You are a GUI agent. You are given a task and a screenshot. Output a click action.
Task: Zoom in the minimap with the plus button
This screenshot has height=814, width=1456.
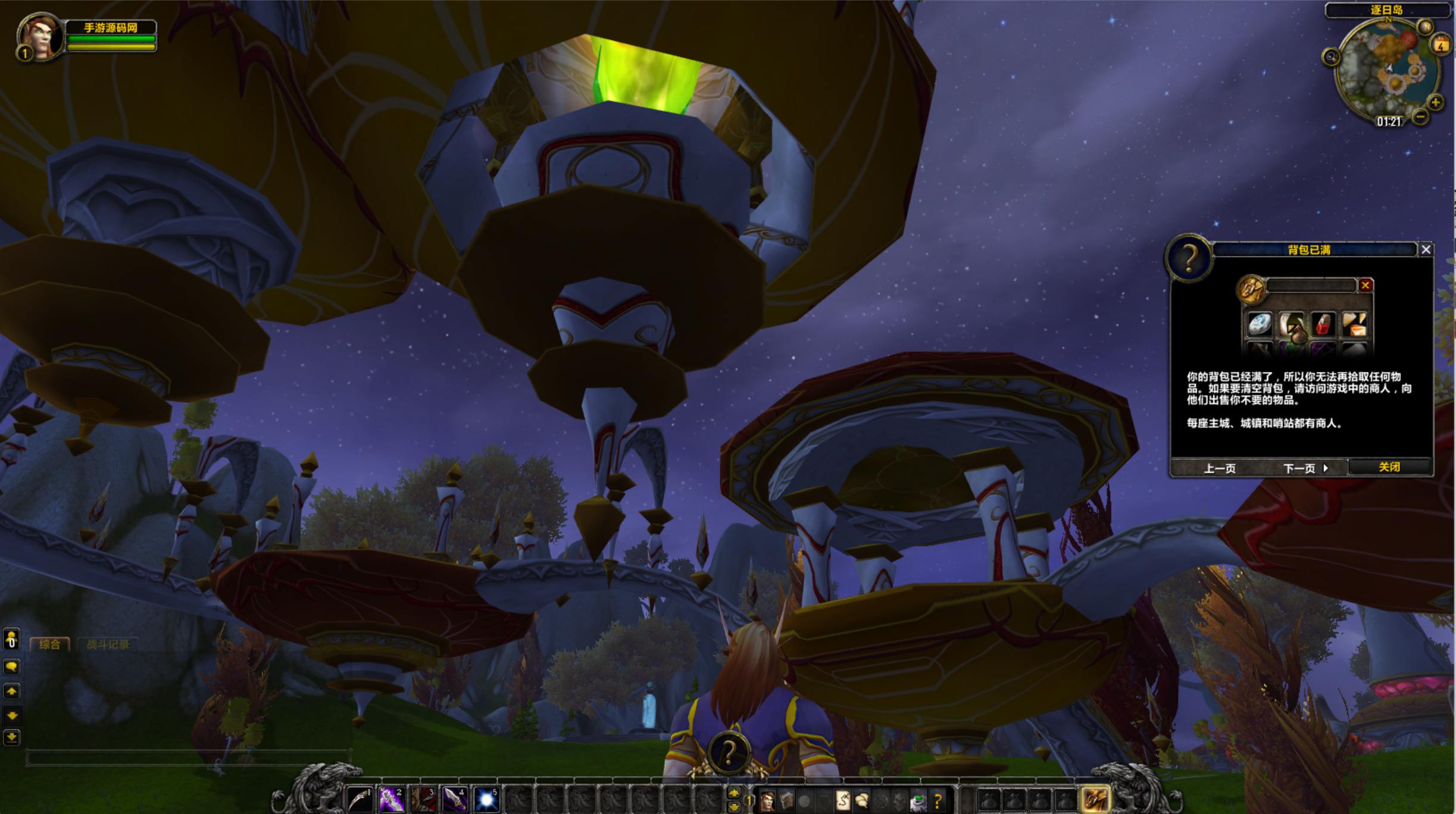(1436, 102)
